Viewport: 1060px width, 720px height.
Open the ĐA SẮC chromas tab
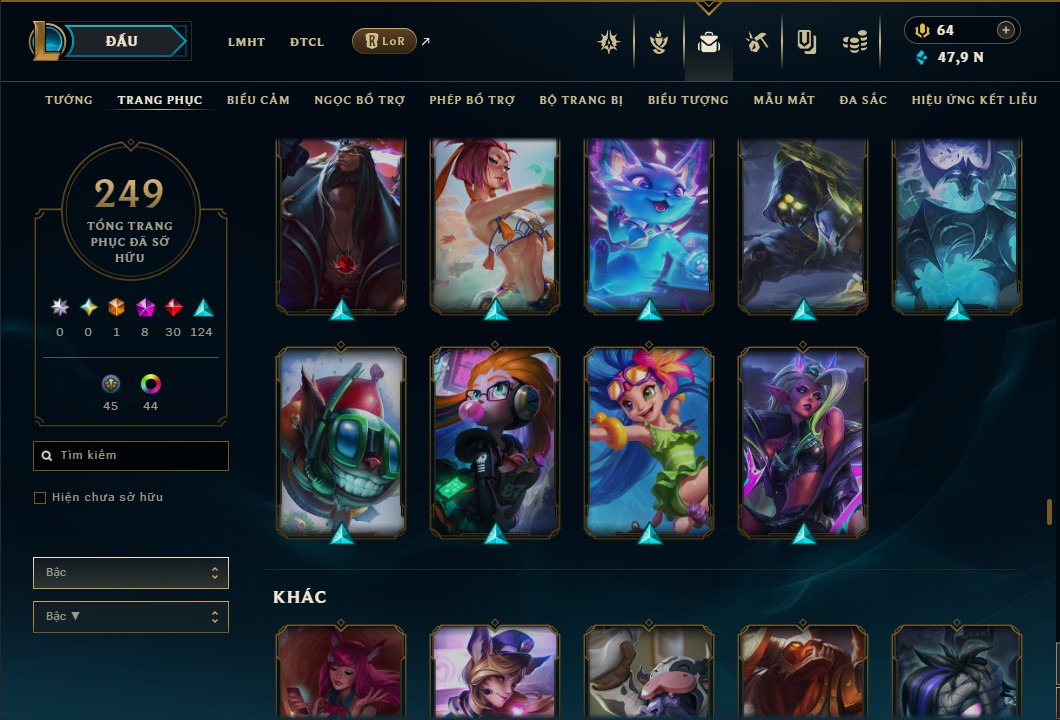[x=863, y=100]
